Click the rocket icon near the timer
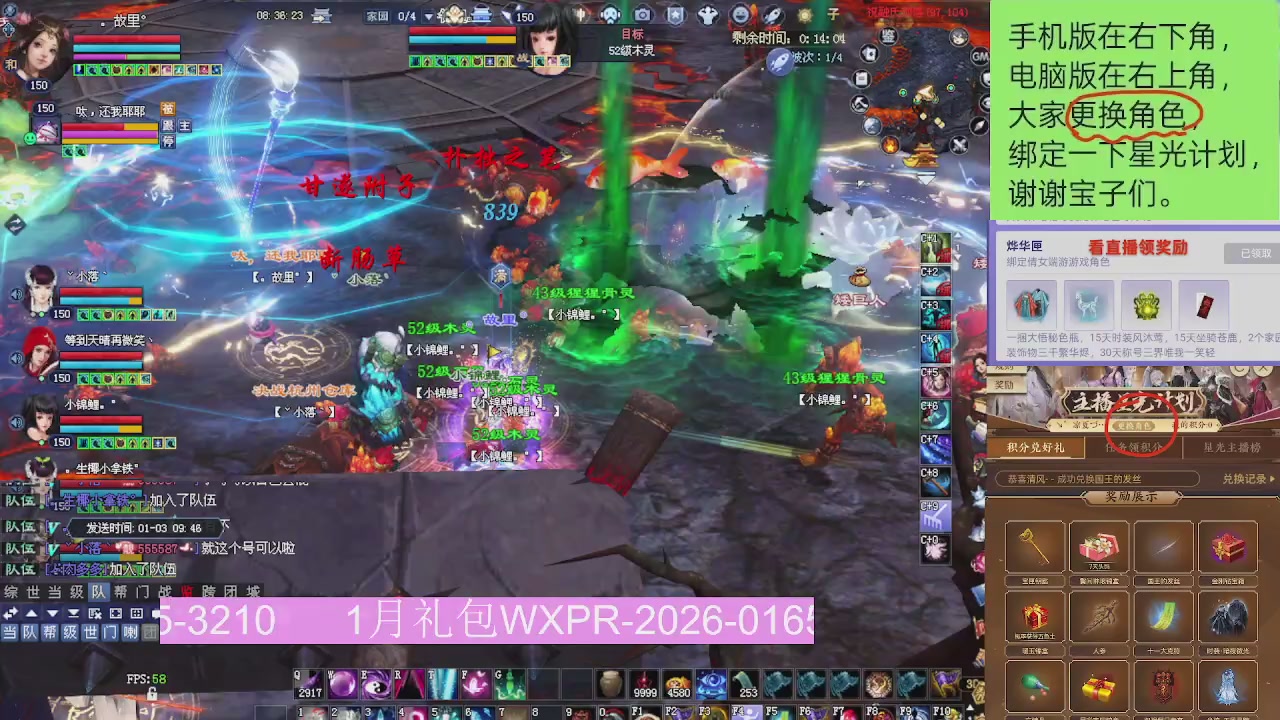 [x=773, y=15]
